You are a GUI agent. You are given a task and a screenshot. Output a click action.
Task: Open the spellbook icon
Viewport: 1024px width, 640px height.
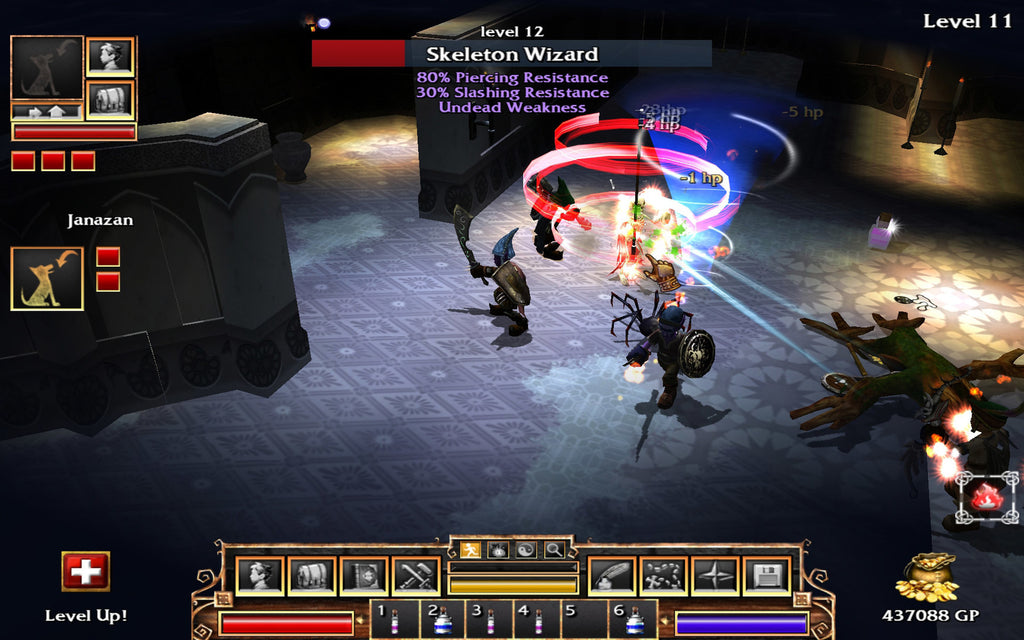click(363, 575)
